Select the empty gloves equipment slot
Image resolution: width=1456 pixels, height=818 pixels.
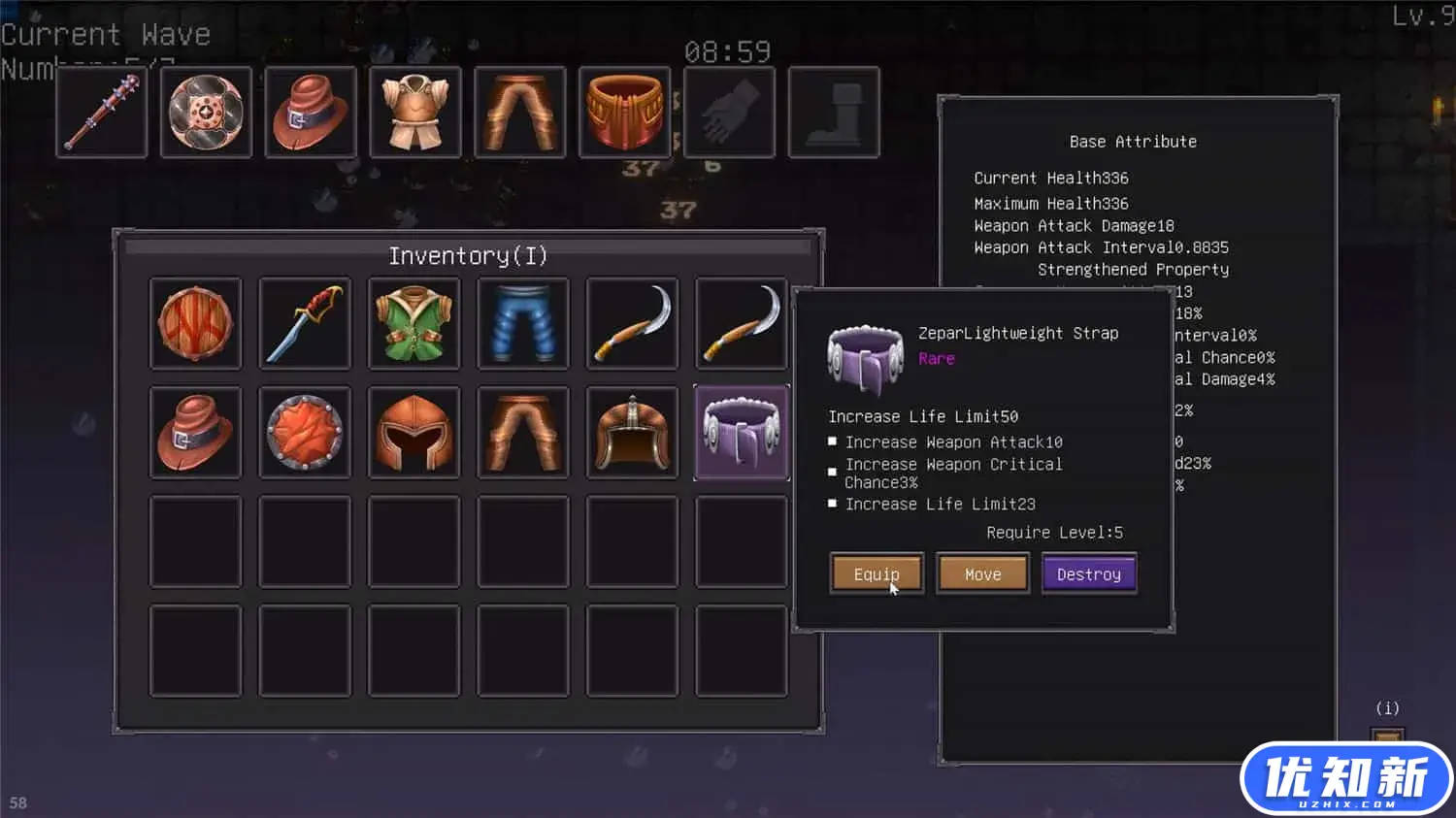pos(729,113)
